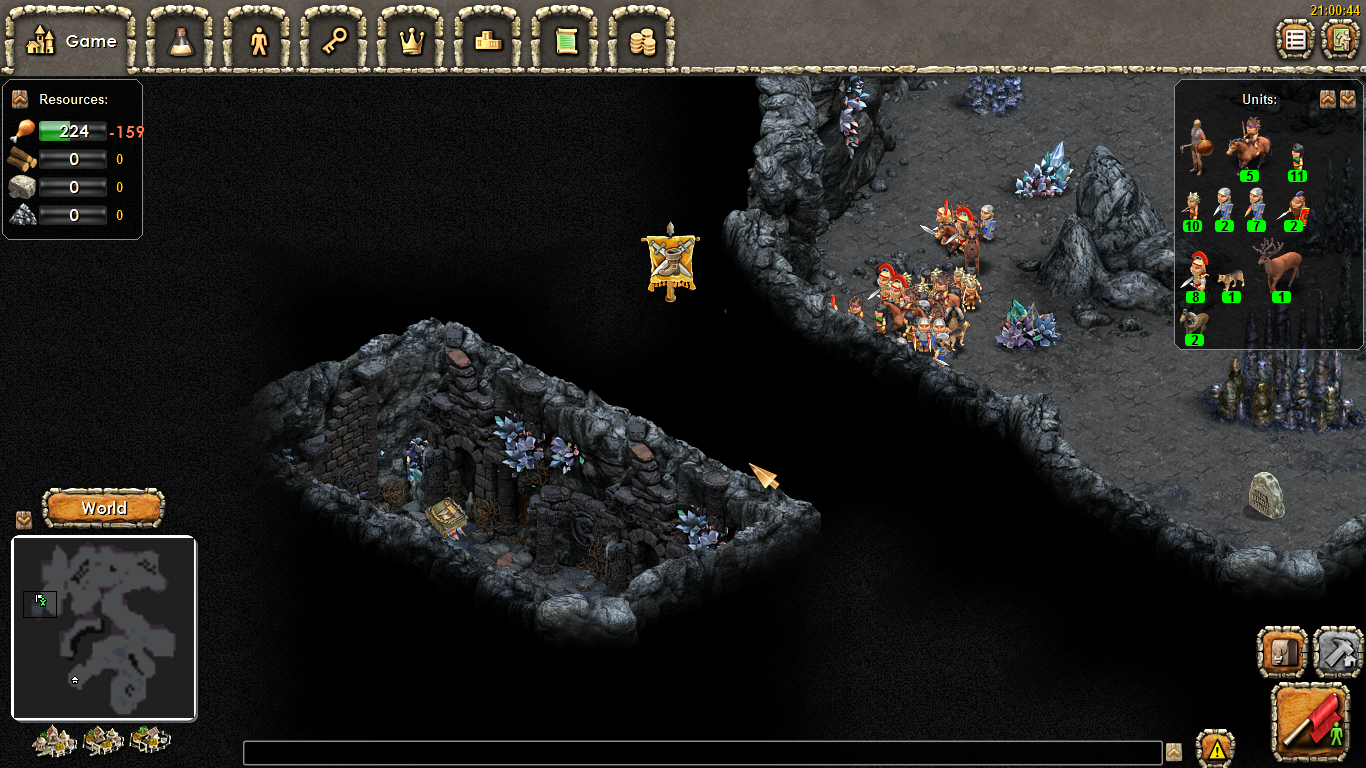Select the golden key tab
The width and height of the screenshot is (1366, 768).
(335, 41)
